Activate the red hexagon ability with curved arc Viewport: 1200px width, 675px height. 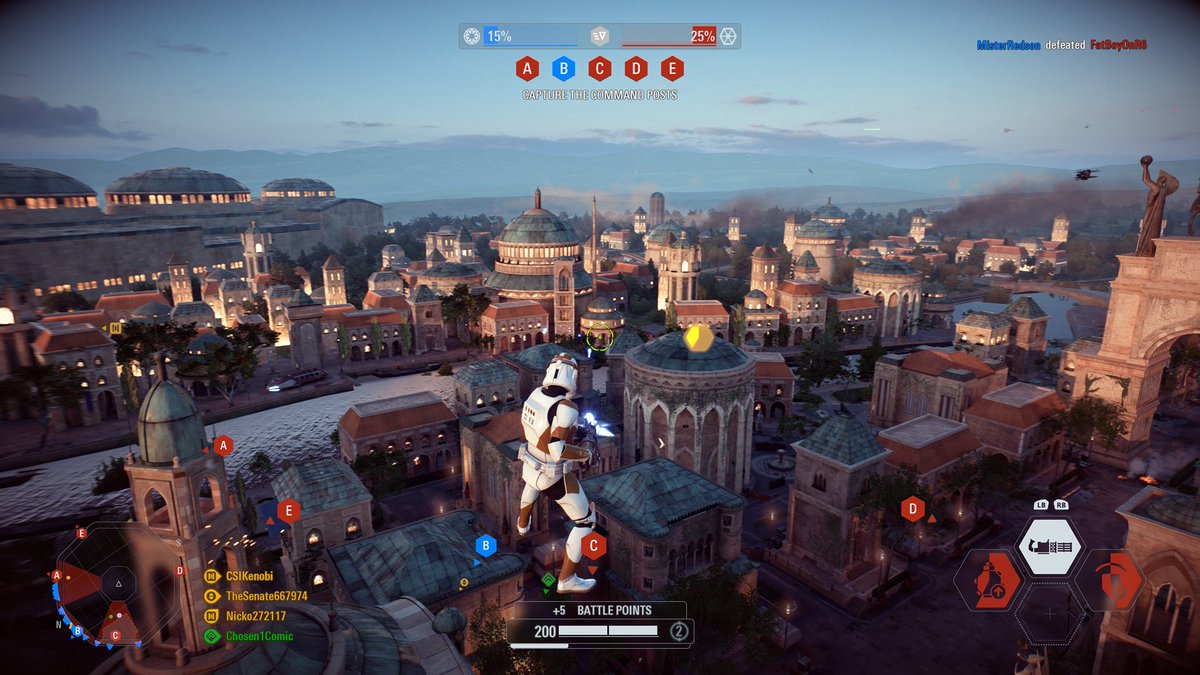coord(1111,581)
